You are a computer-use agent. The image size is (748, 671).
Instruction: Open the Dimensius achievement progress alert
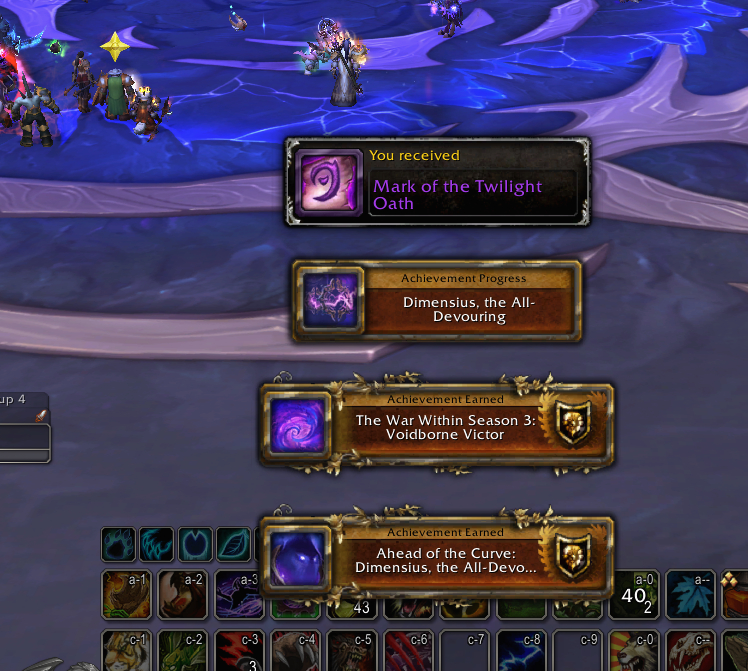436,301
